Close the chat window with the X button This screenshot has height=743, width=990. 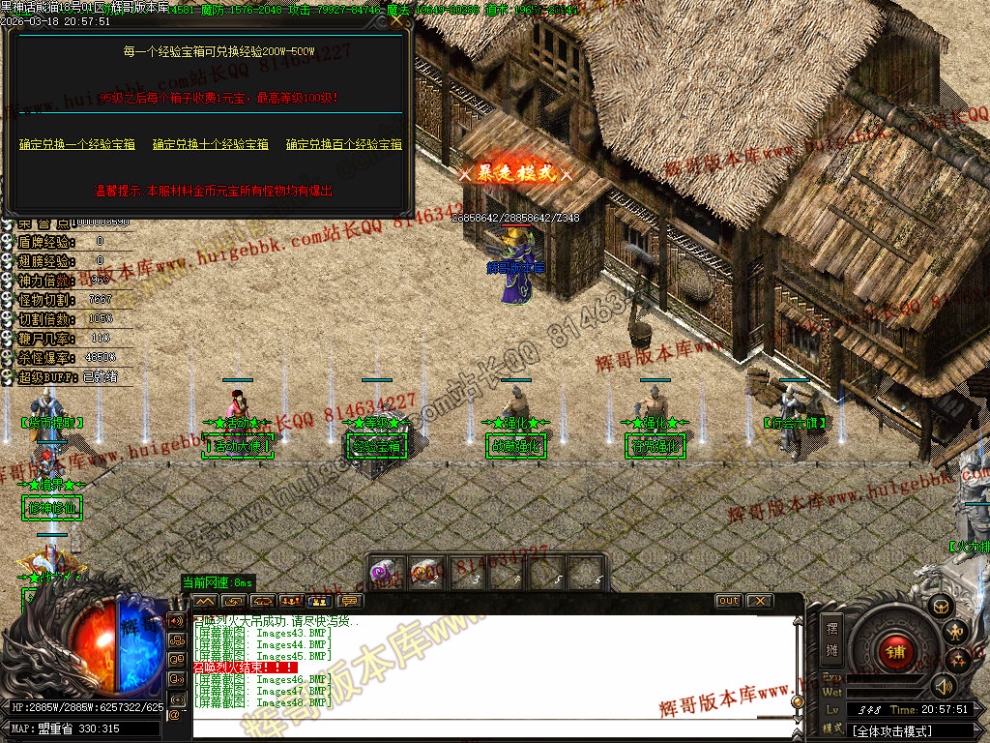coord(759,601)
